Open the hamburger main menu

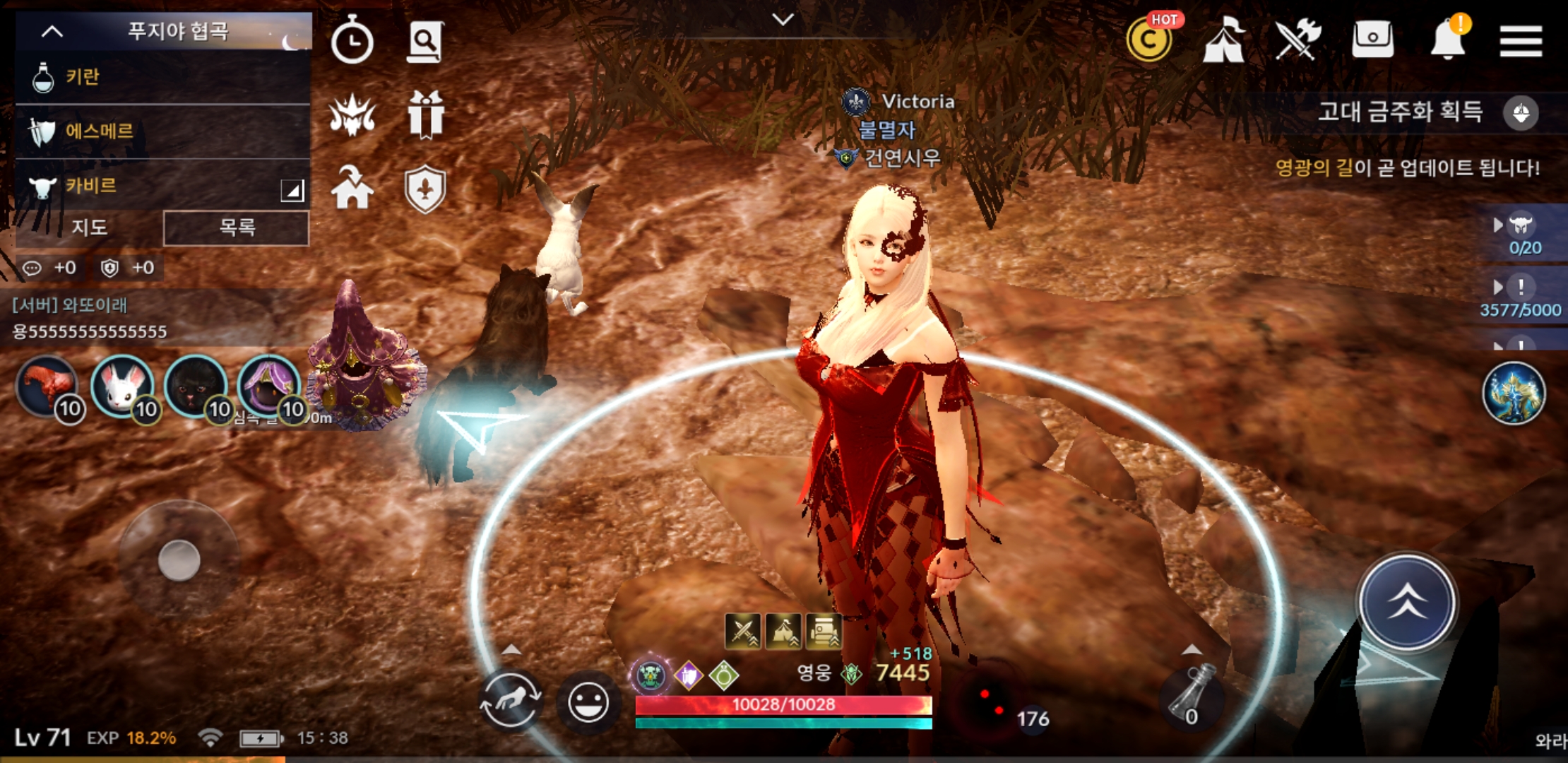click(x=1520, y=41)
